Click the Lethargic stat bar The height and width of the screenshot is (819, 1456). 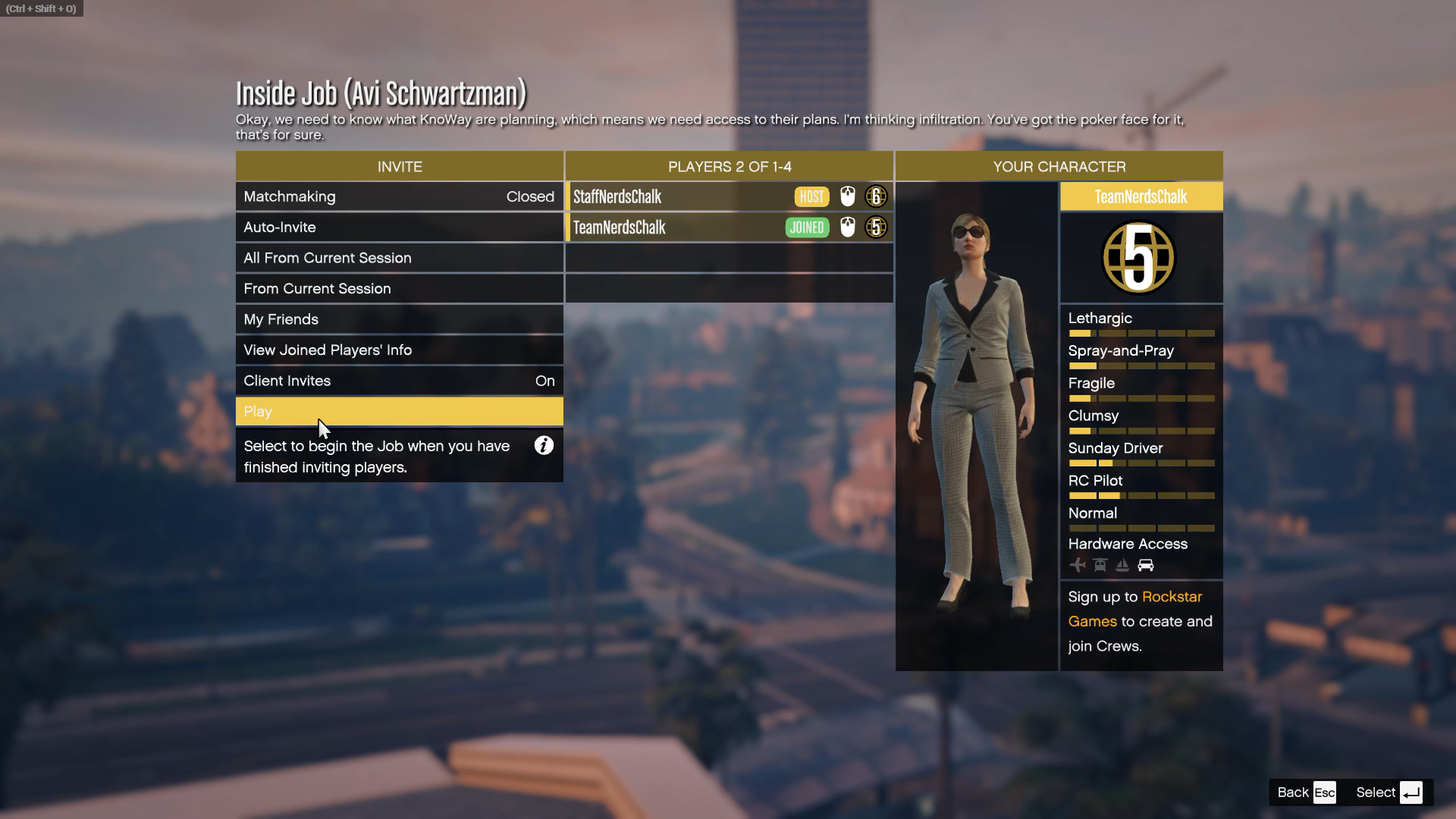pos(1141,332)
